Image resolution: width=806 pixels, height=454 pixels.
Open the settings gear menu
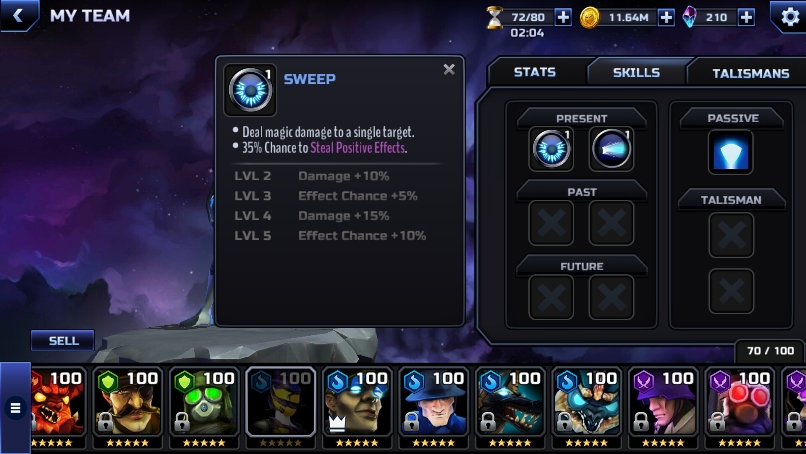tap(789, 17)
